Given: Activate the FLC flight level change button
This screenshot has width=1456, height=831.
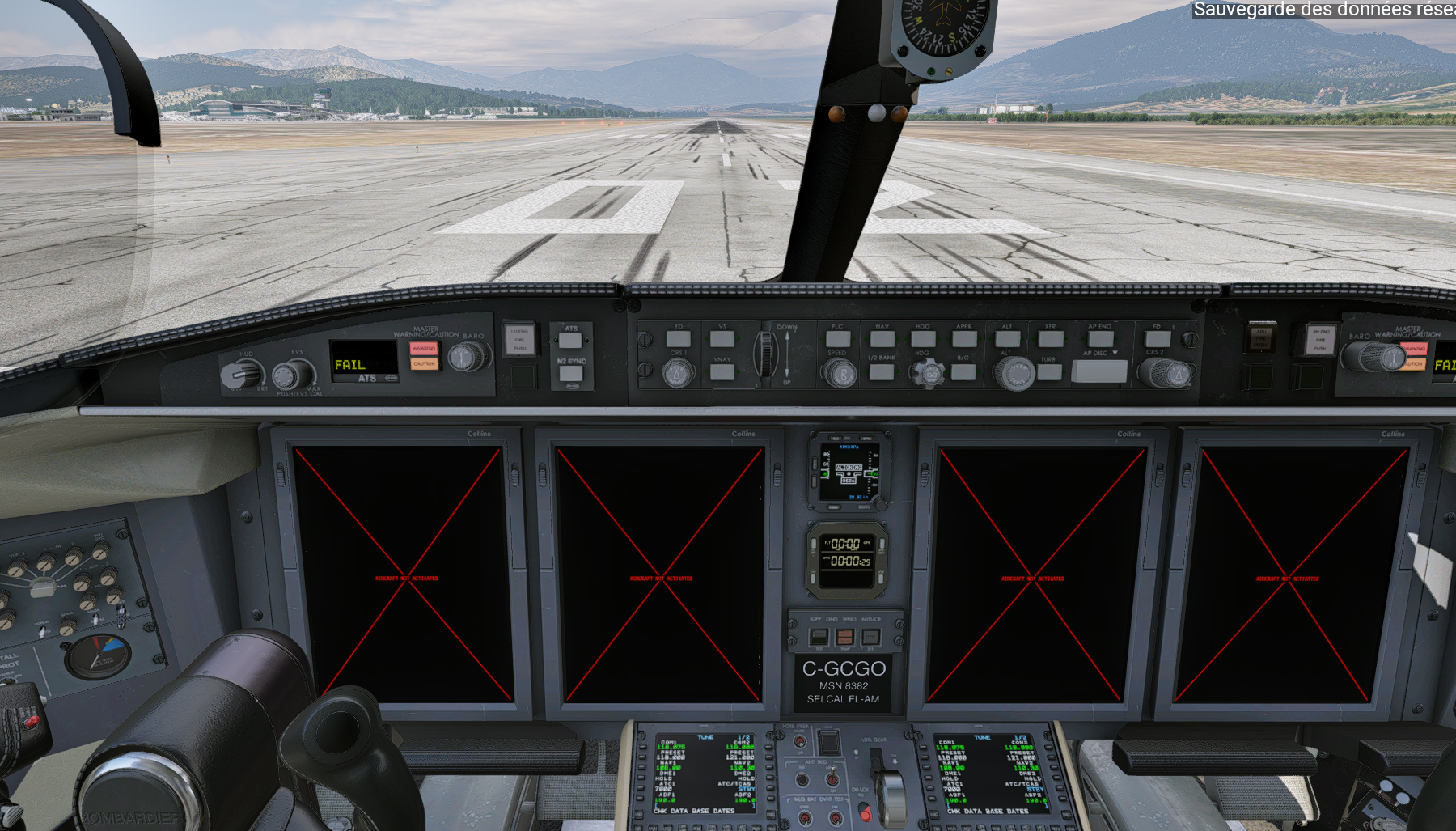Looking at the screenshot, I should (838, 339).
